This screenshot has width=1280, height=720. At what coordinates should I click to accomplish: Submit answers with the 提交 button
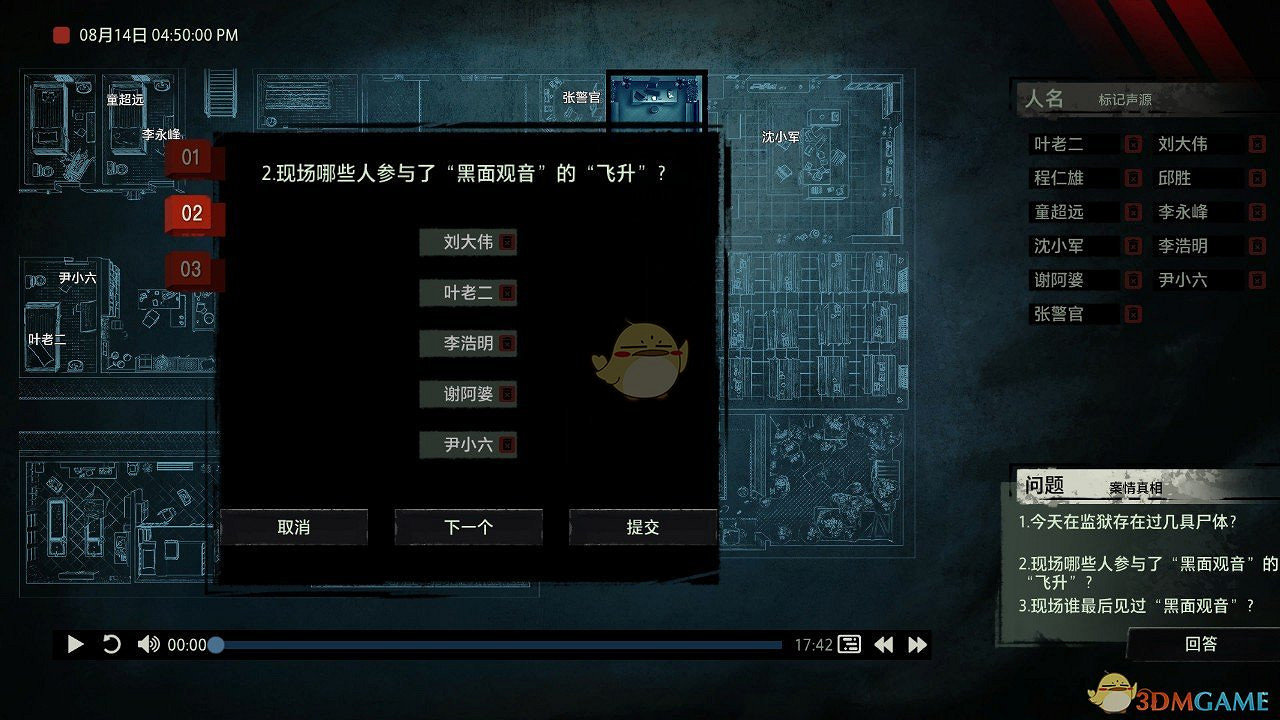[x=642, y=527]
